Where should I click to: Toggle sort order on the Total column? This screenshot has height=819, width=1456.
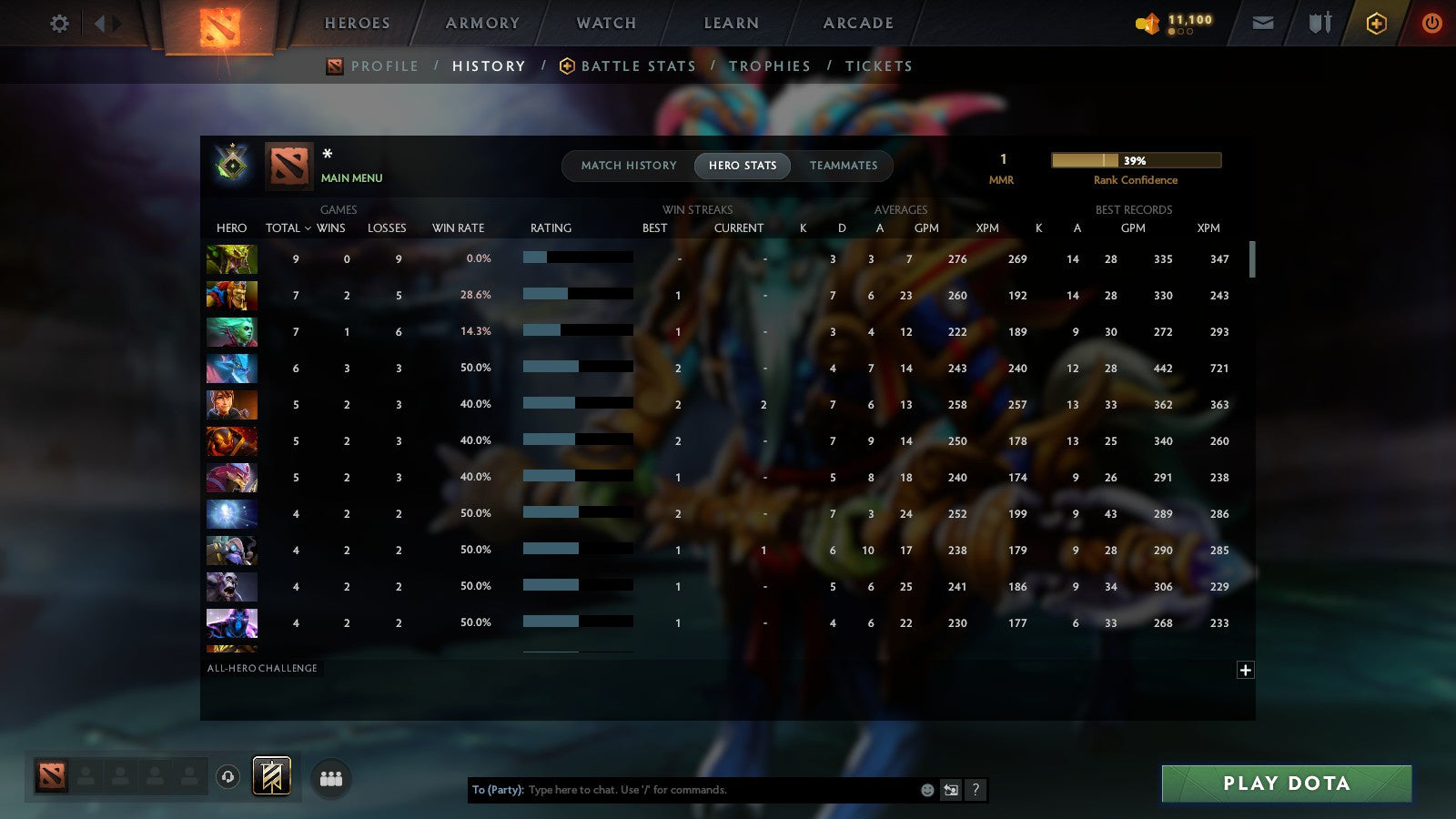click(x=288, y=228)
